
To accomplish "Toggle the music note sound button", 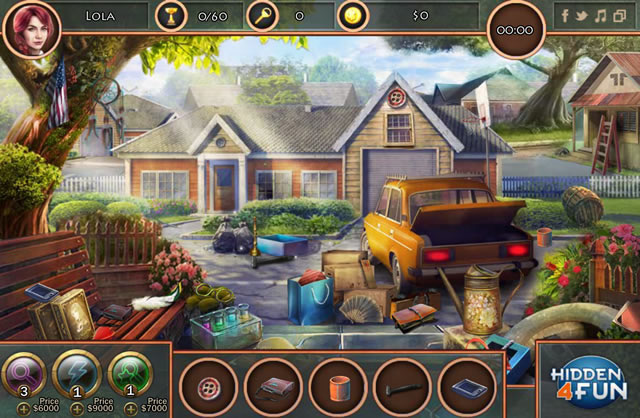I will click(601, 16).
